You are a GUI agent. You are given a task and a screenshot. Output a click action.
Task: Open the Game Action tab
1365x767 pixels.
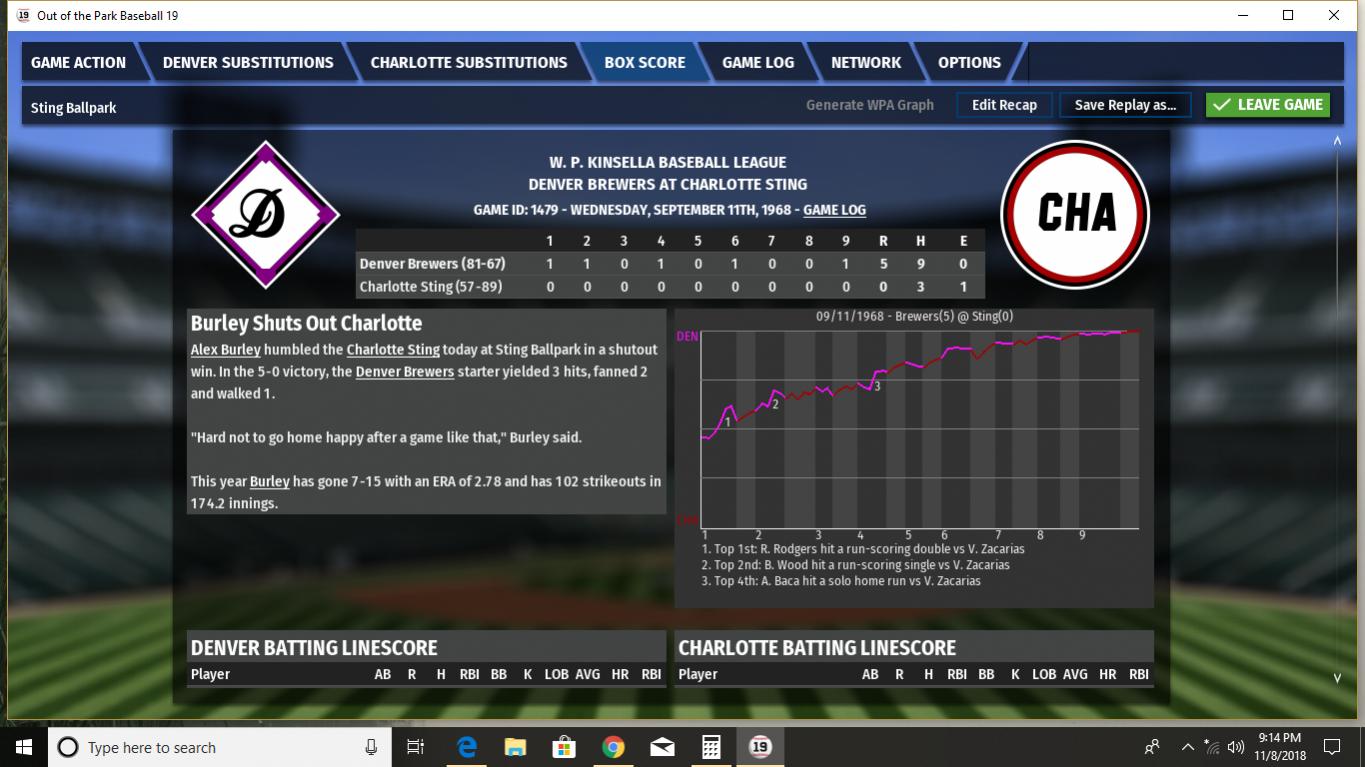pos(78,62)
